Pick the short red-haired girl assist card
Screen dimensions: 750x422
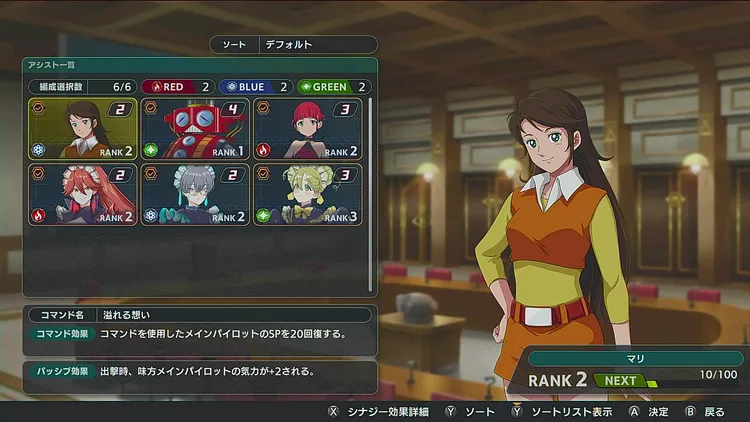coord(307,130)
